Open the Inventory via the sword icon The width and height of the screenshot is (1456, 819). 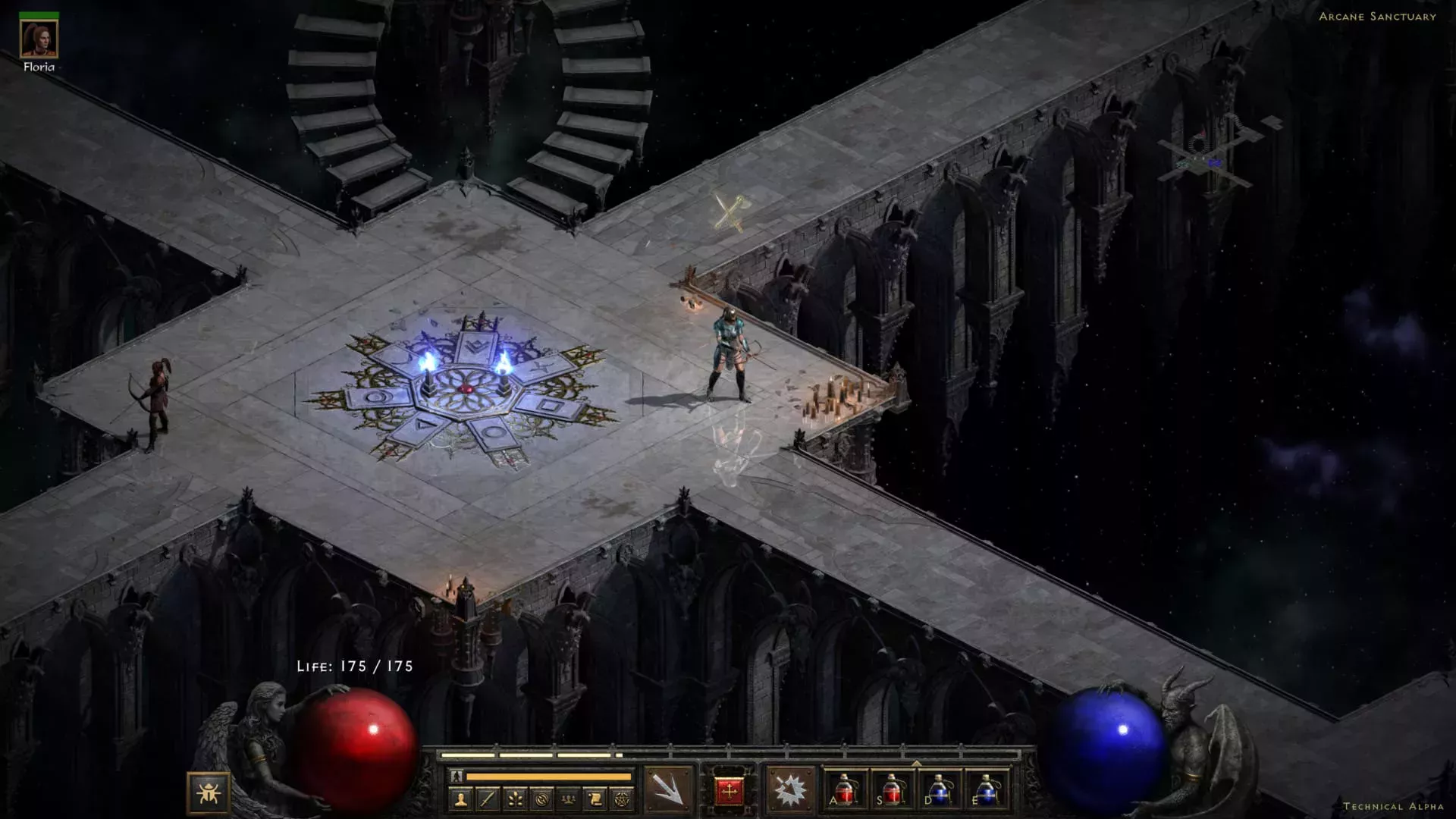(x=487, y=799)
